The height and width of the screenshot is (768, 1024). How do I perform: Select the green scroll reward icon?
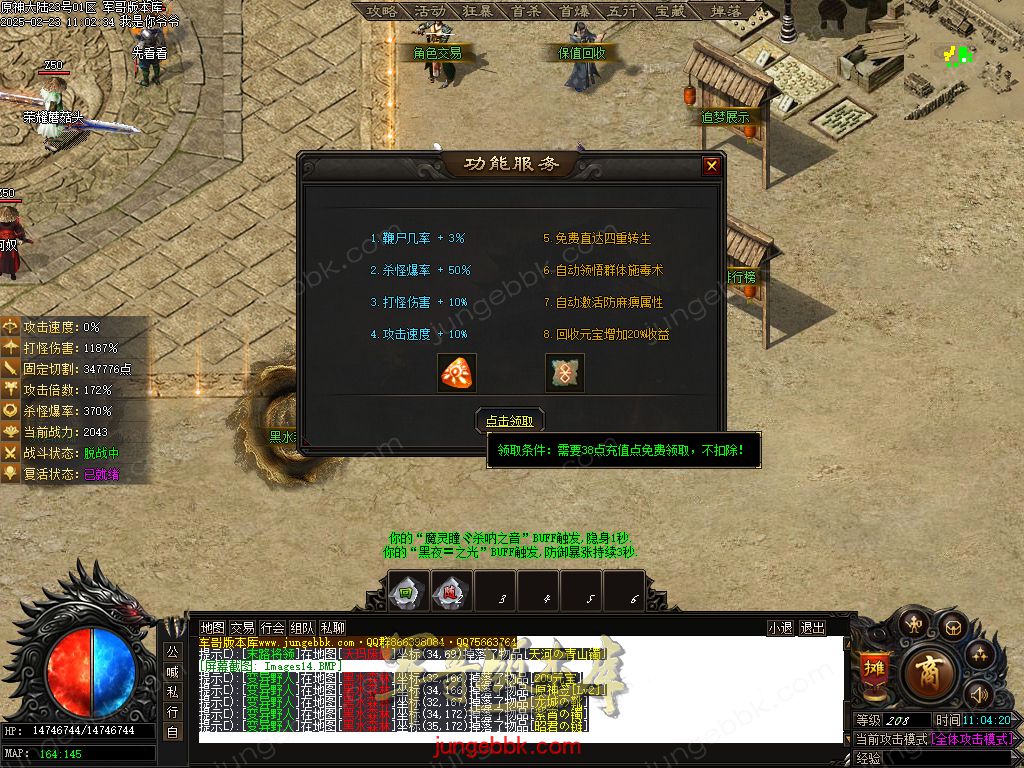point(565,373)
